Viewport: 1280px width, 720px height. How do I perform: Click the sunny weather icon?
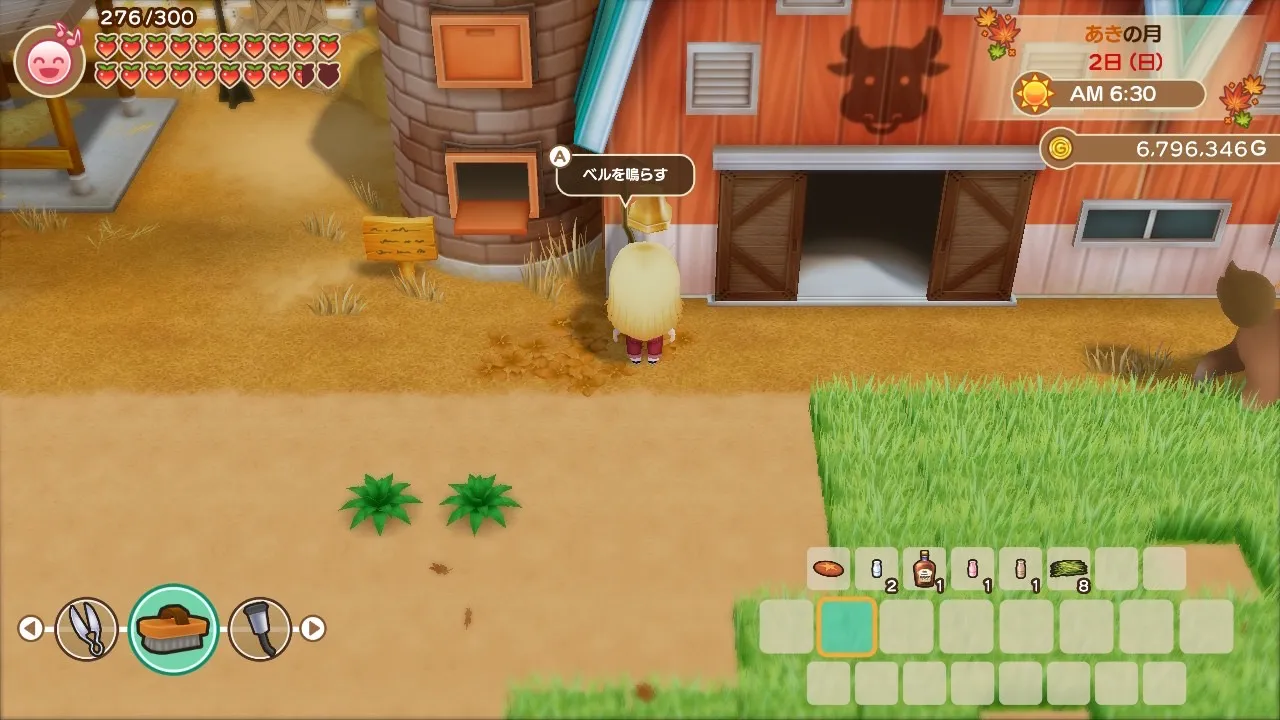click(1034, 94)
